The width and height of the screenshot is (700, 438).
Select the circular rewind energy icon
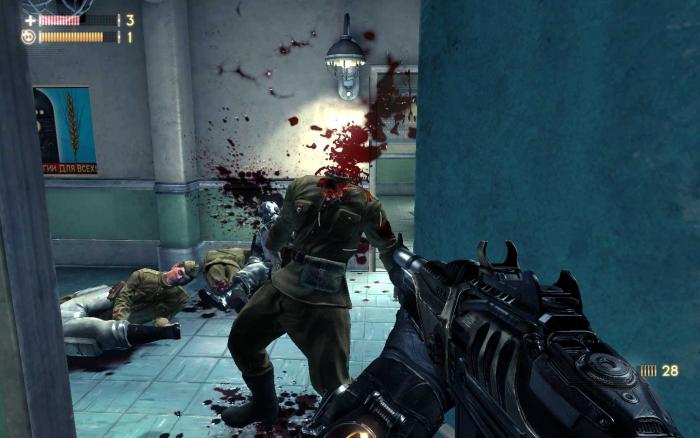click(29, 37)
